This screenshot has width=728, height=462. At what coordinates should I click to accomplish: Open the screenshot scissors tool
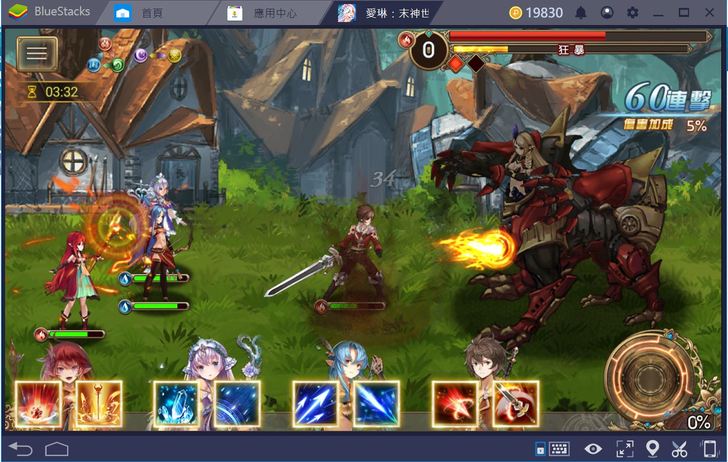point(680,449)
